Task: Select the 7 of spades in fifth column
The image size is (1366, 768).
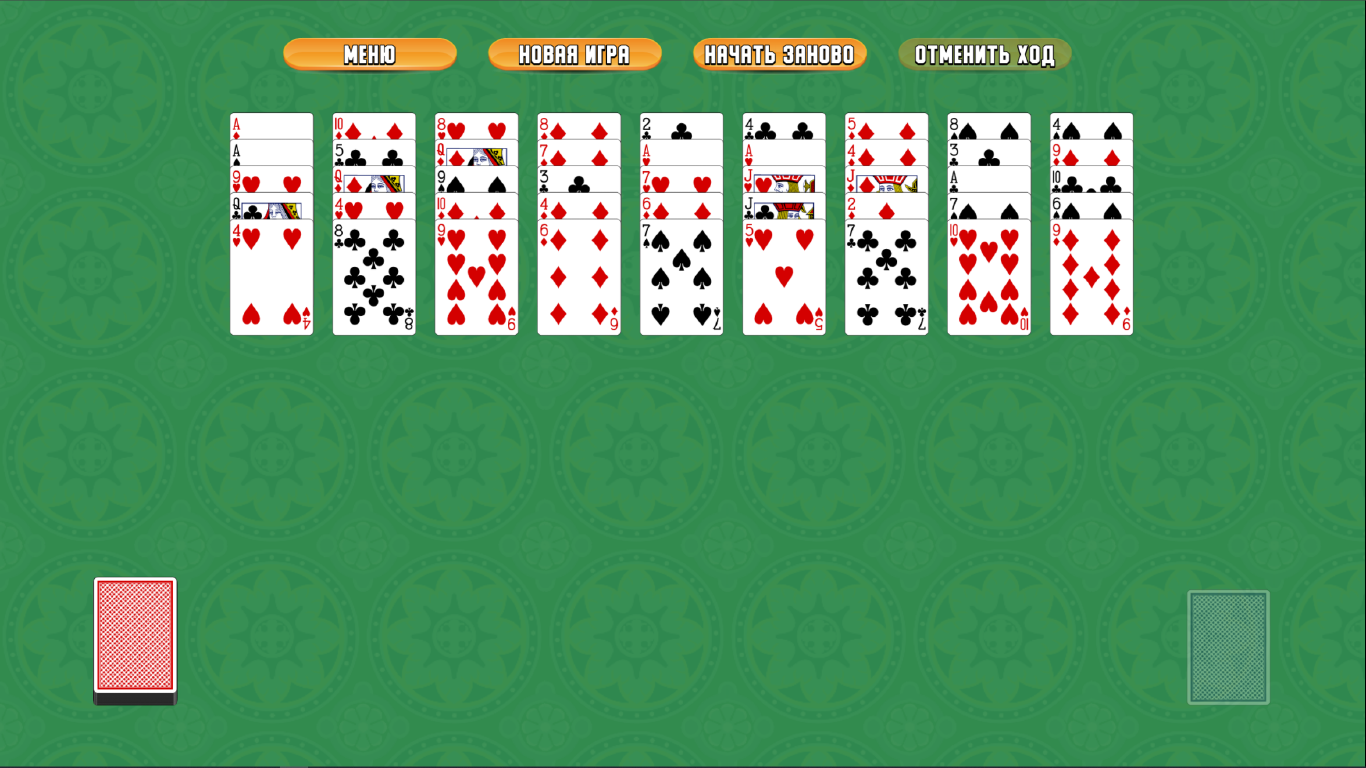Action: (x=680, y=280)
